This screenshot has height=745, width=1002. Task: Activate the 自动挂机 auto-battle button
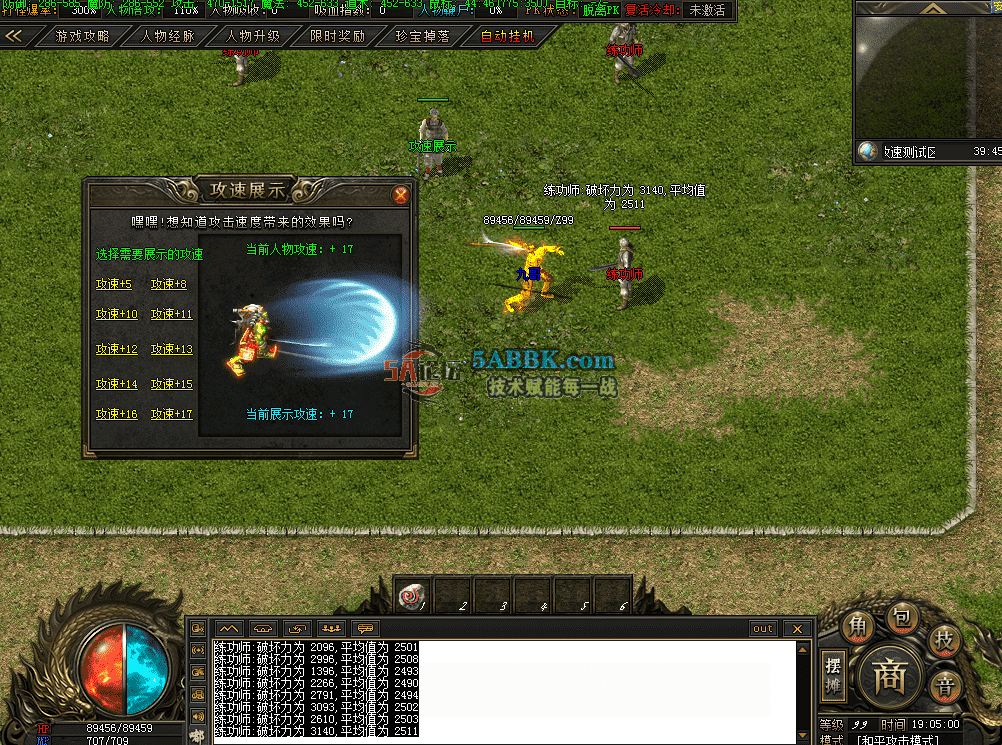tap(507, 37)
